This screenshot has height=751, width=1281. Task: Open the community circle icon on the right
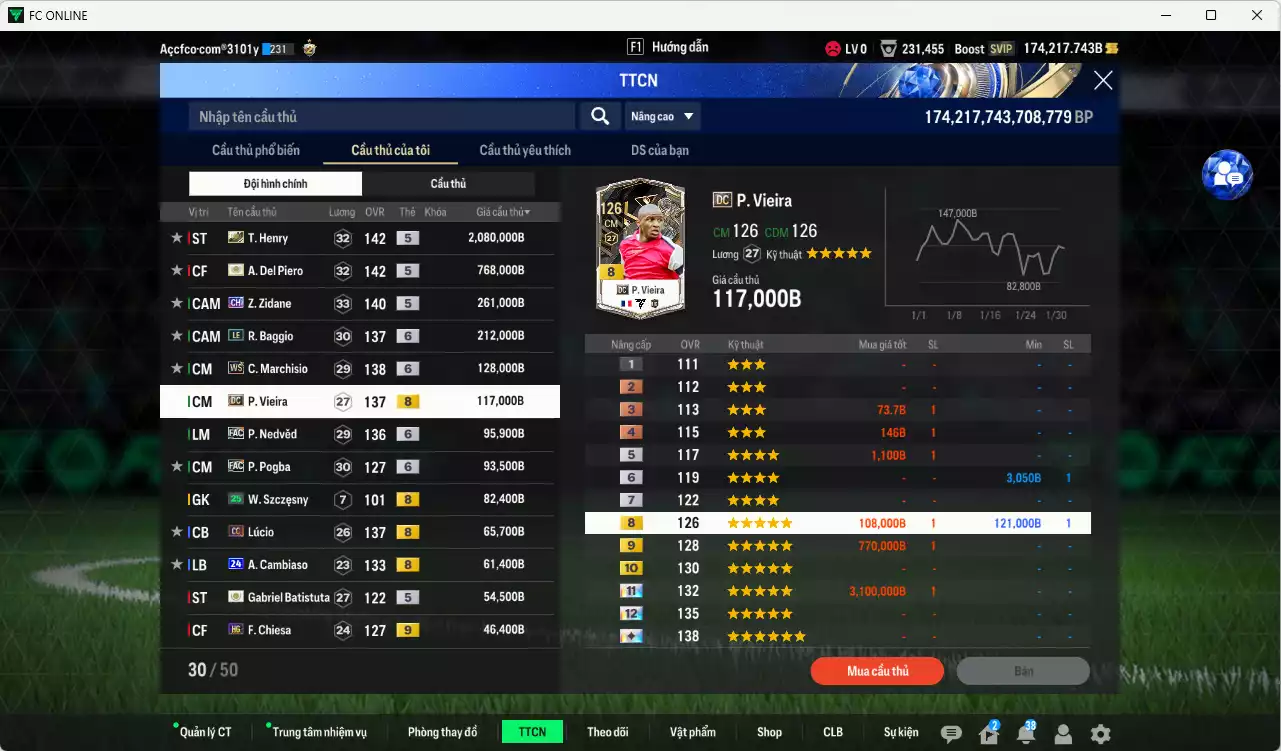coord(1227,175)
